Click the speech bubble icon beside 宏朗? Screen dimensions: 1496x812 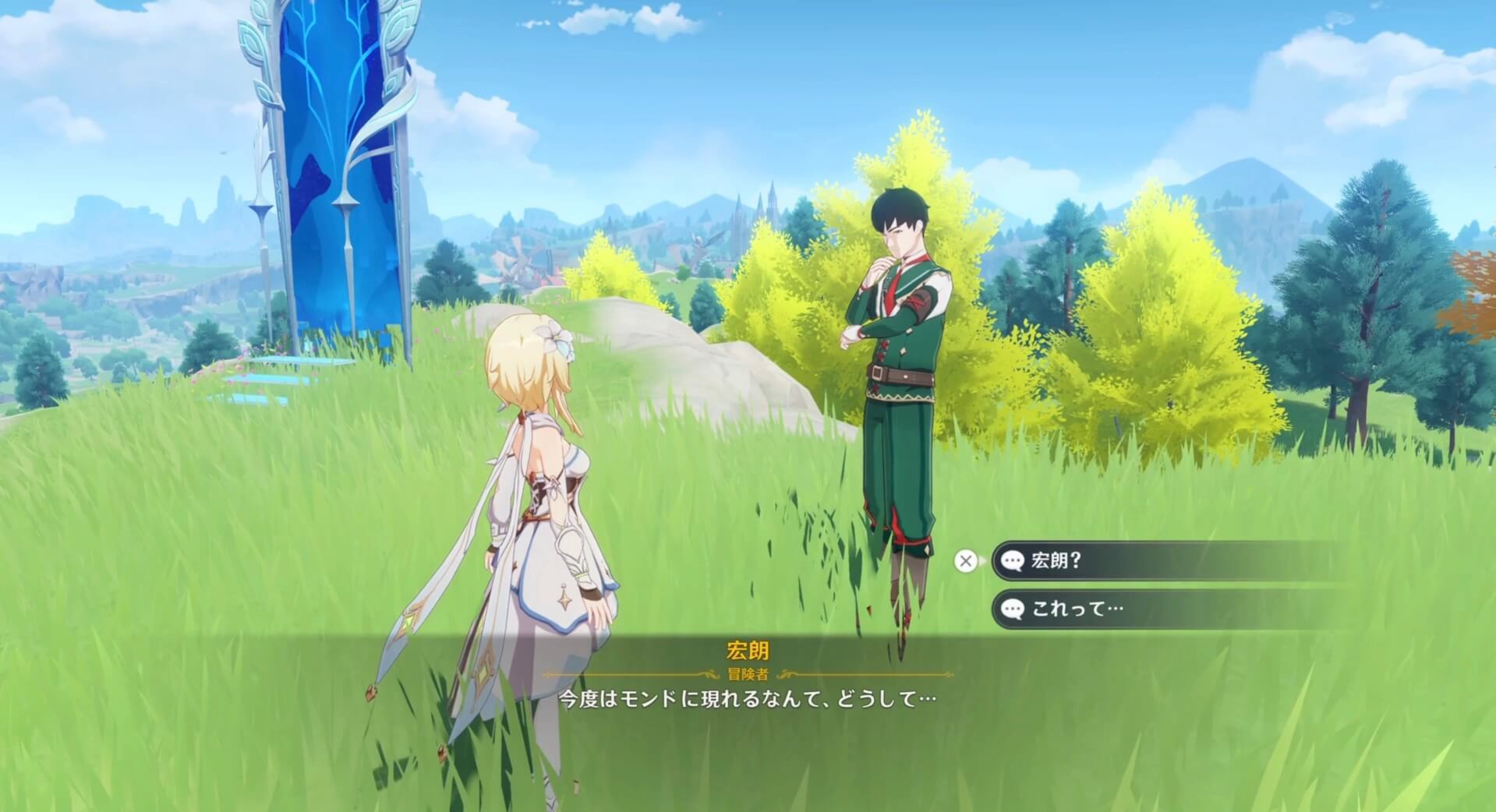pos(1011,559)
